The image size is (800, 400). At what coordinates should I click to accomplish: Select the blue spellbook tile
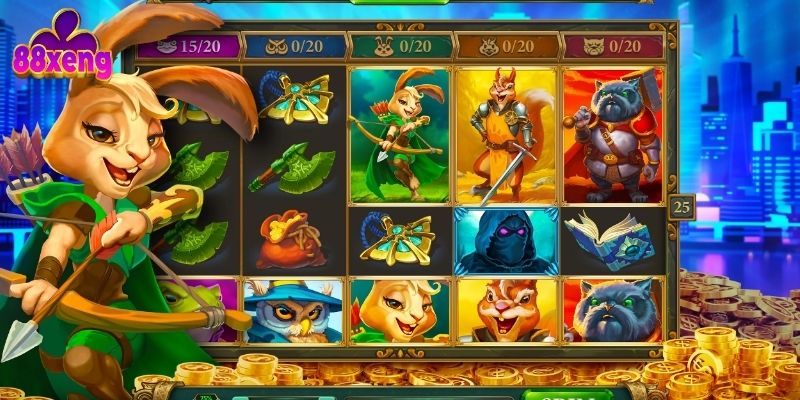click(612, 242)
